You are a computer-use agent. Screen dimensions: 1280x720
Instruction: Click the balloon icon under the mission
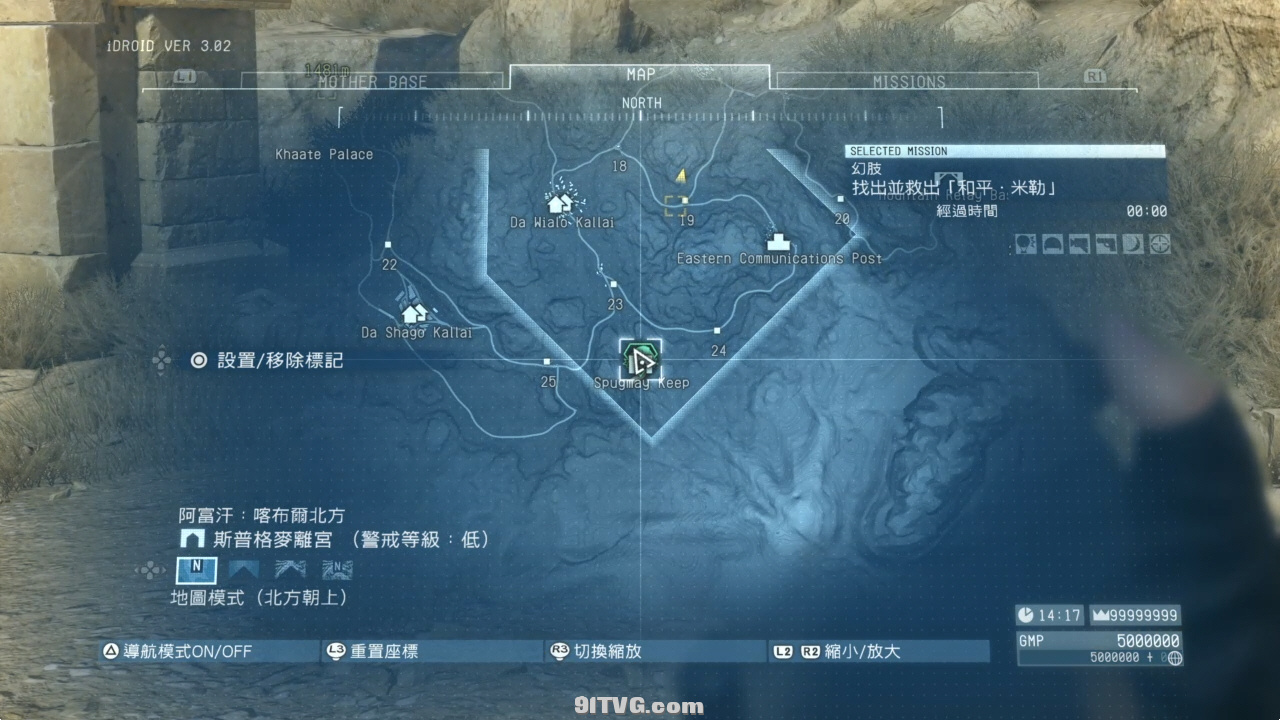1027,244
